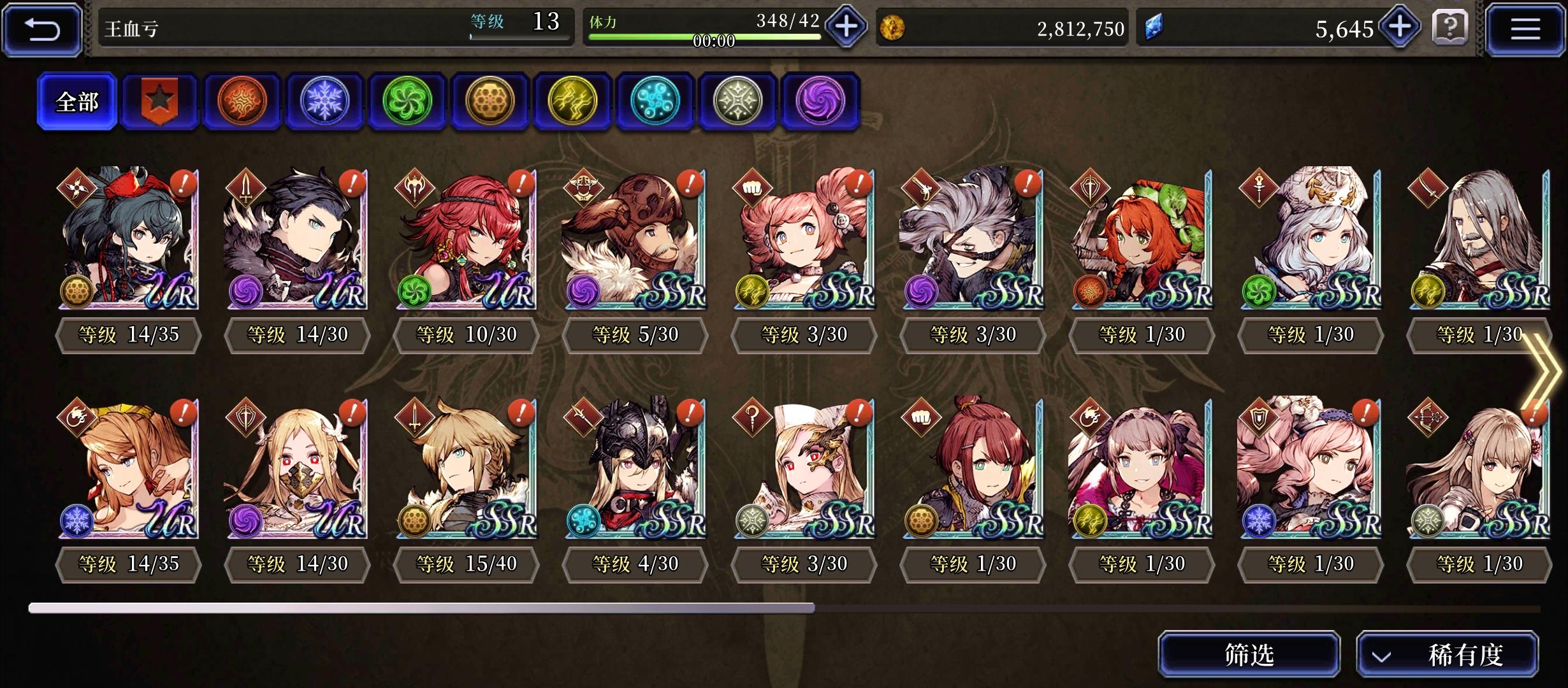This screenshot has height=688, width=1568.
Task: Select the light element filter icon
Action: [x=737, y=102]
